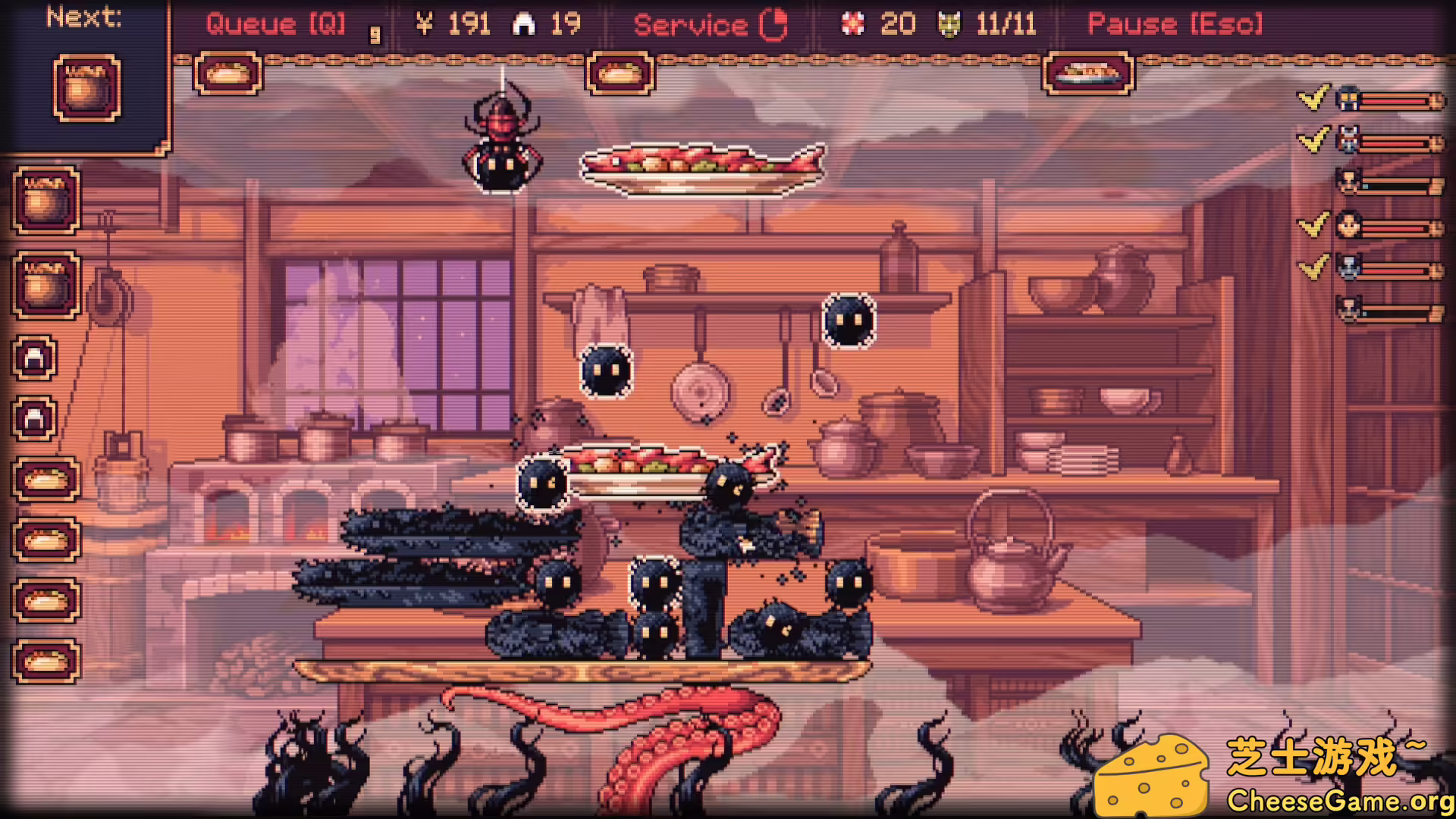Click Pause [Esc] in the top bar
The height and width of the screenshot is (819, 1456).
1174,24
